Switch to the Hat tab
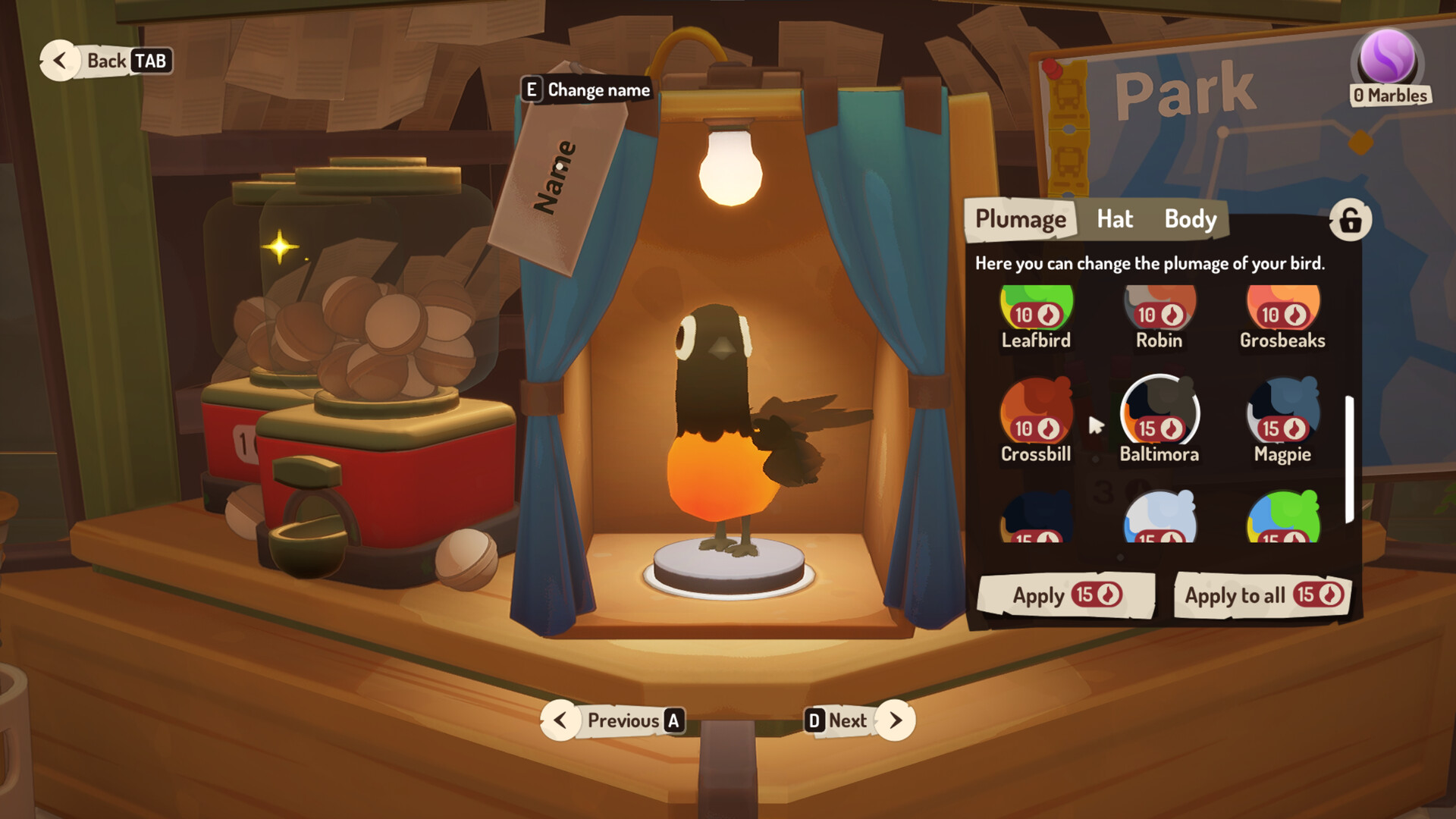This screenshot has width=1456, height=819. click(x=1115, y=219)
